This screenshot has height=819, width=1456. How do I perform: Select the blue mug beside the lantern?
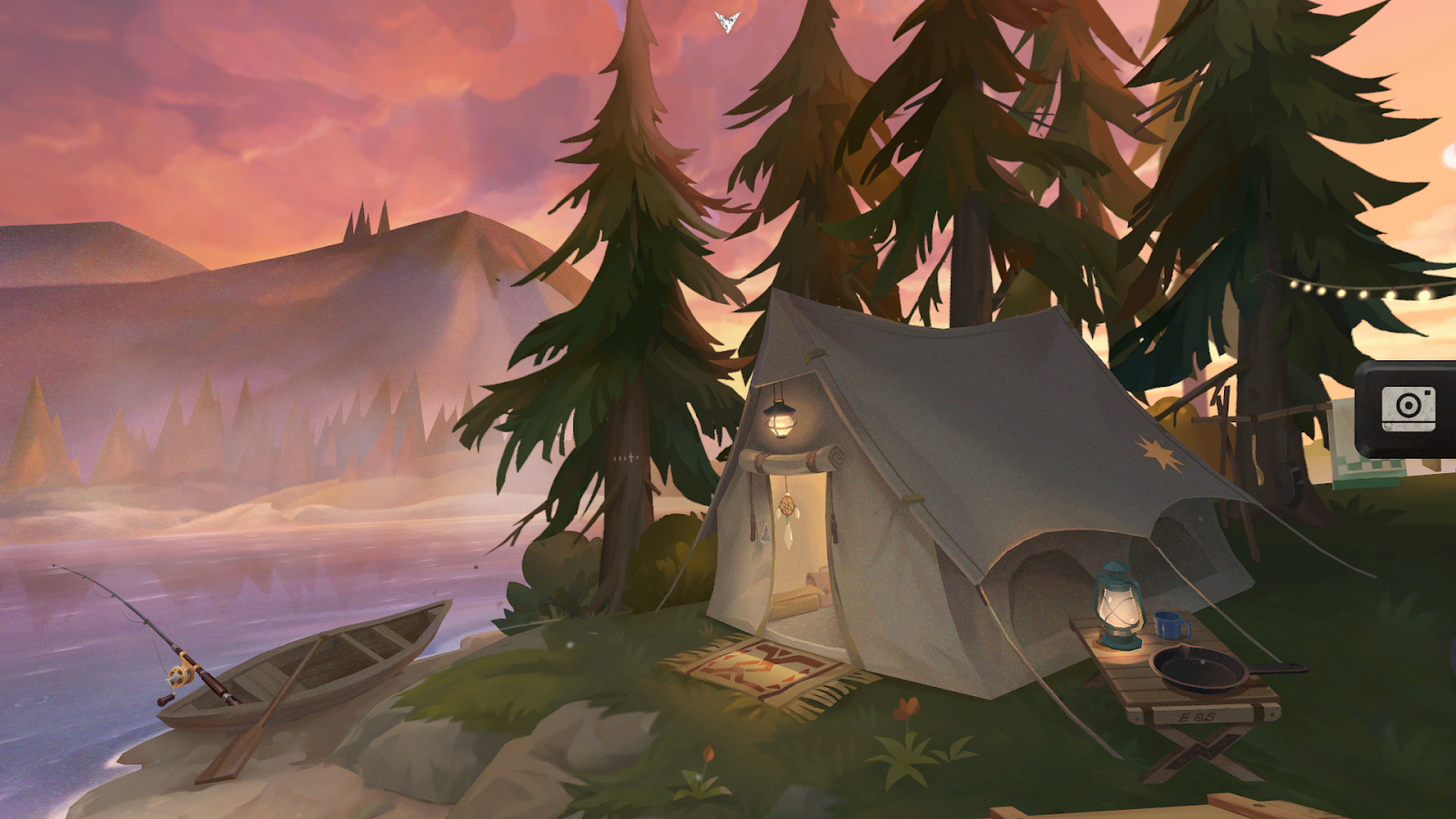(1166, 626)
